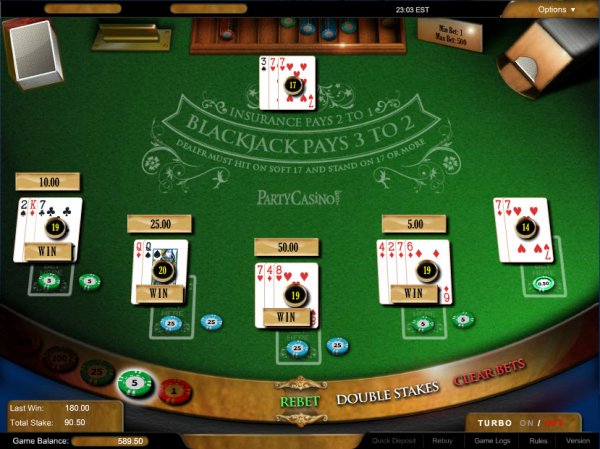The image size is (600, 449).
Task: Click the Rebet button
Action: point(299,400)
